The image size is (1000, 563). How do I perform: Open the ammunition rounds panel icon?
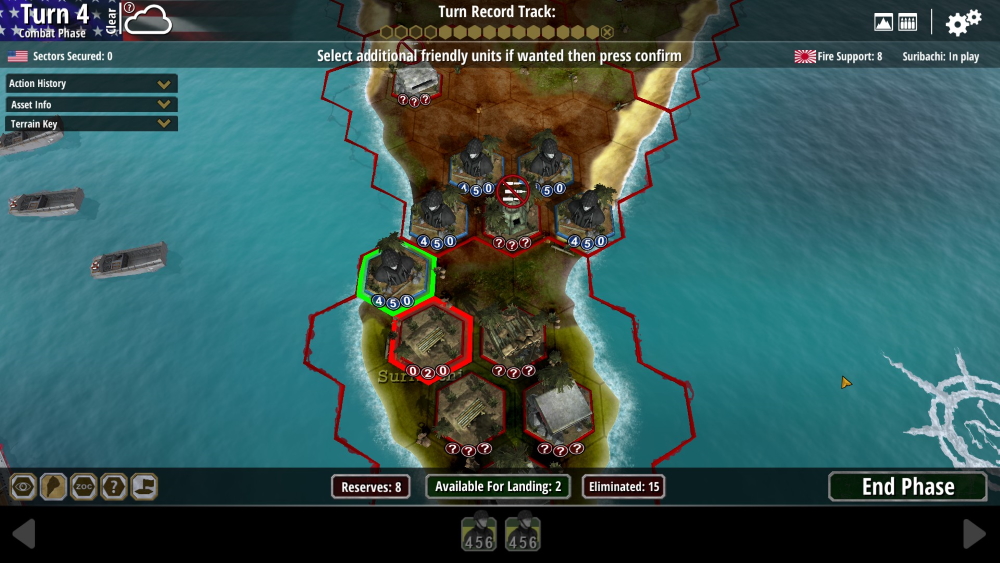(908, 22)
